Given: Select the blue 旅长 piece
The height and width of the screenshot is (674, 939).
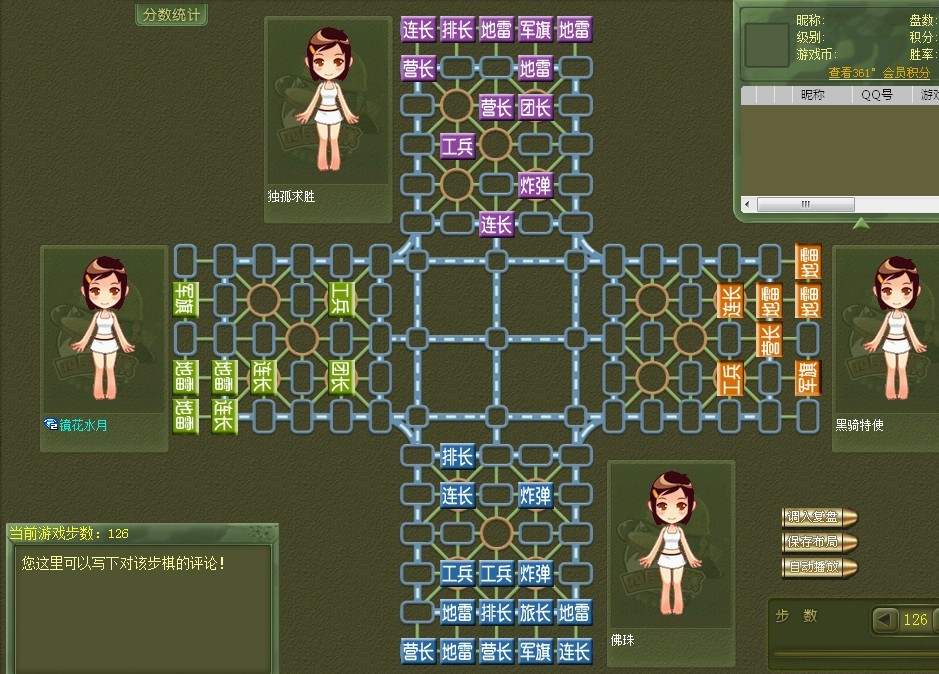Looking at the screenshot, I should [535, 612].
